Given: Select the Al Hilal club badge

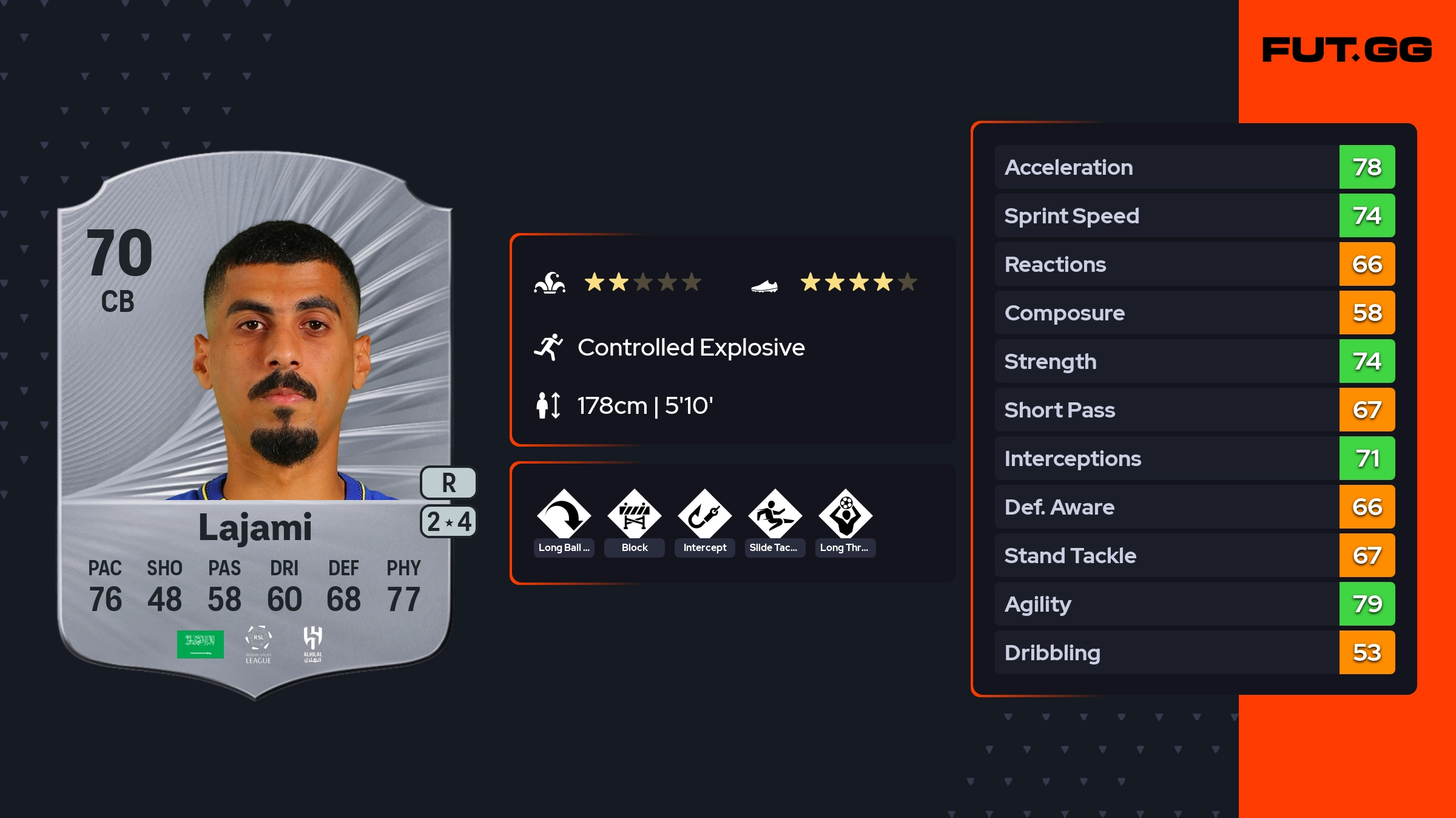Looking at the screenshot, I should [312, 644].
